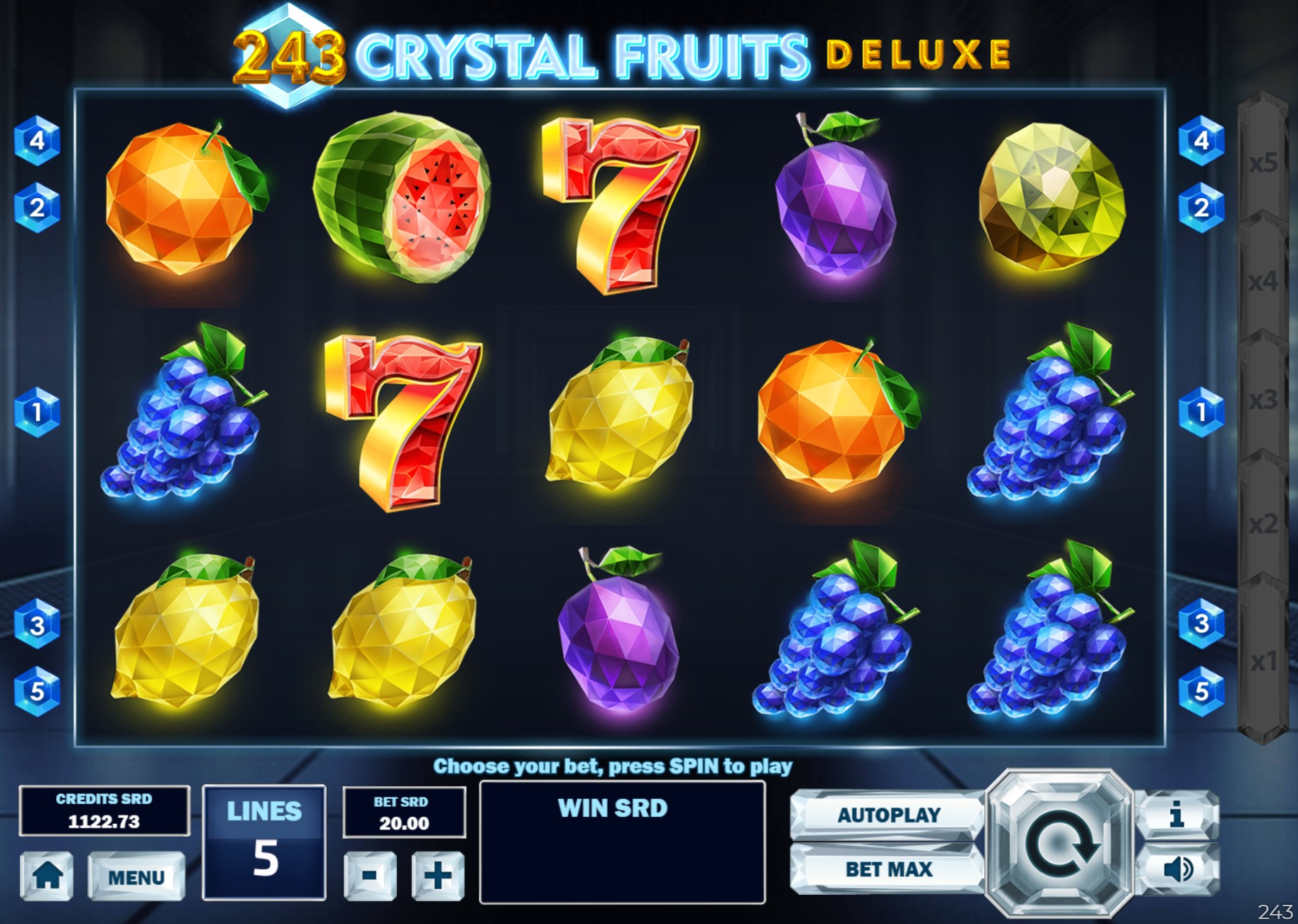Open the Menu
The height and width of the screenshot is (924, 1298).
[136, 876]
